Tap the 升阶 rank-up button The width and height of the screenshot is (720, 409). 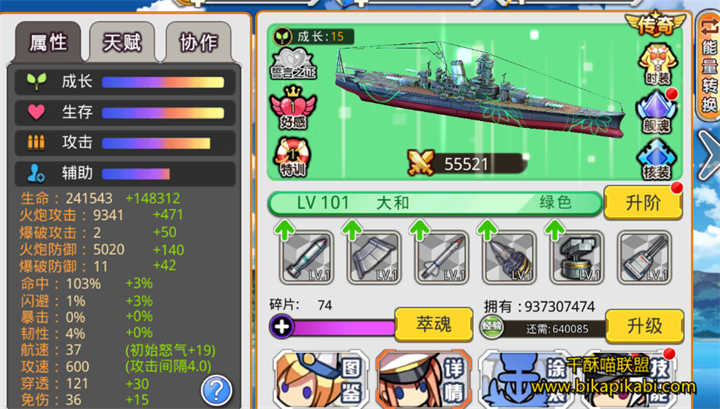click(642, 203)
